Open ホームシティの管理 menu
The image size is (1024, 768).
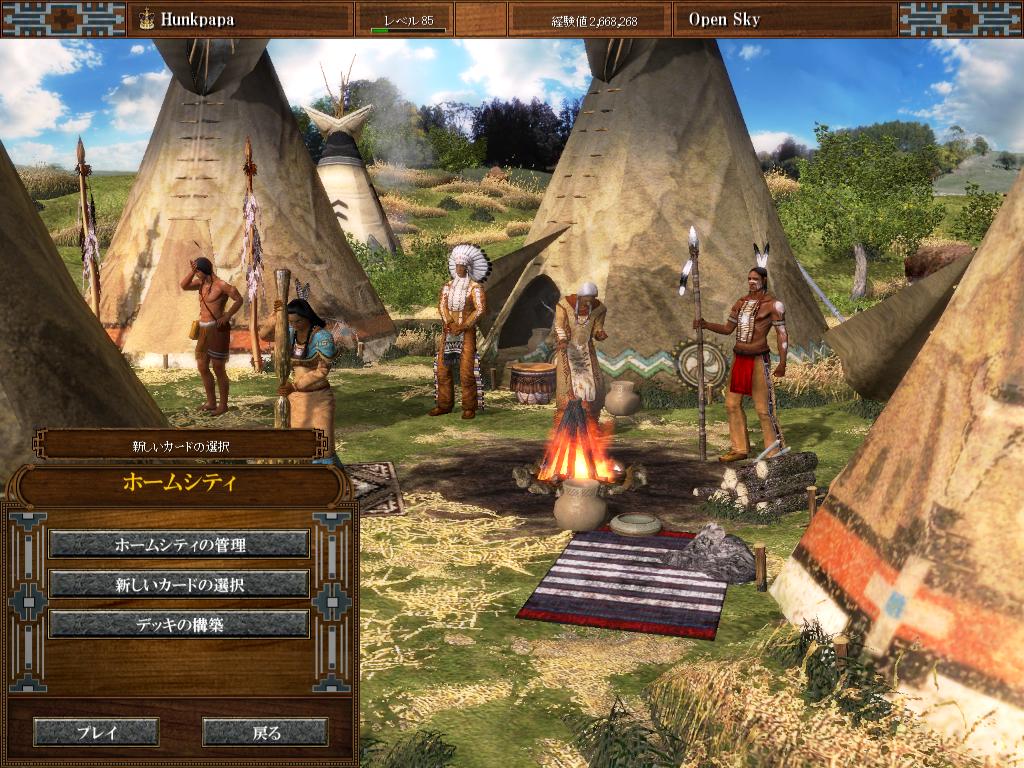(x=179, y=544)
